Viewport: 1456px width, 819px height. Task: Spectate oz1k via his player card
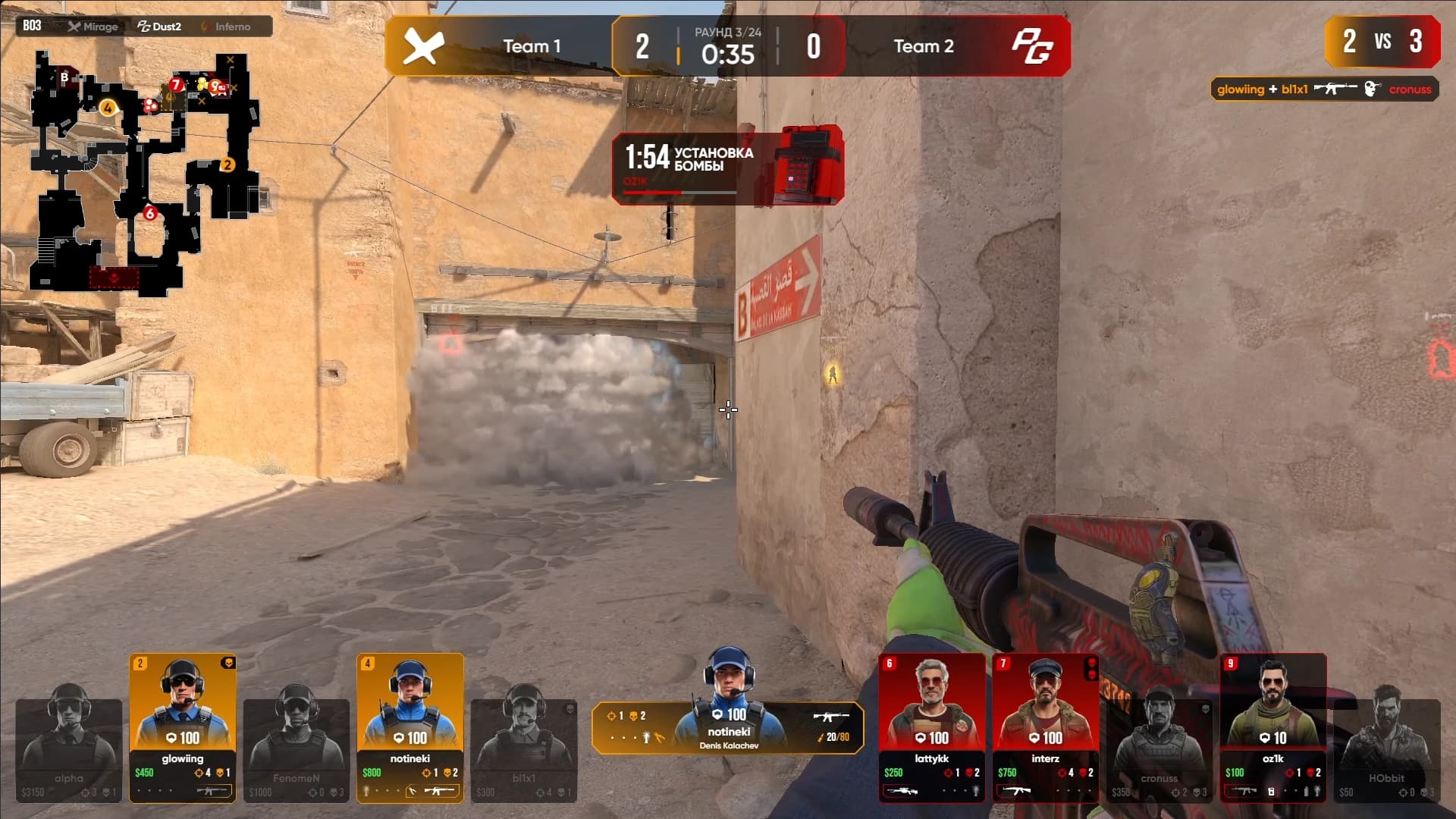pyautogui.click(x=1273, y=726)
